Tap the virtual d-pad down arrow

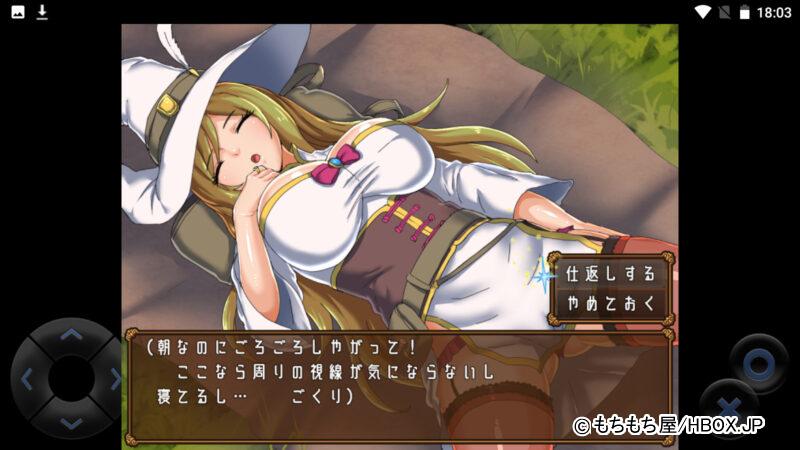[70, 421]
